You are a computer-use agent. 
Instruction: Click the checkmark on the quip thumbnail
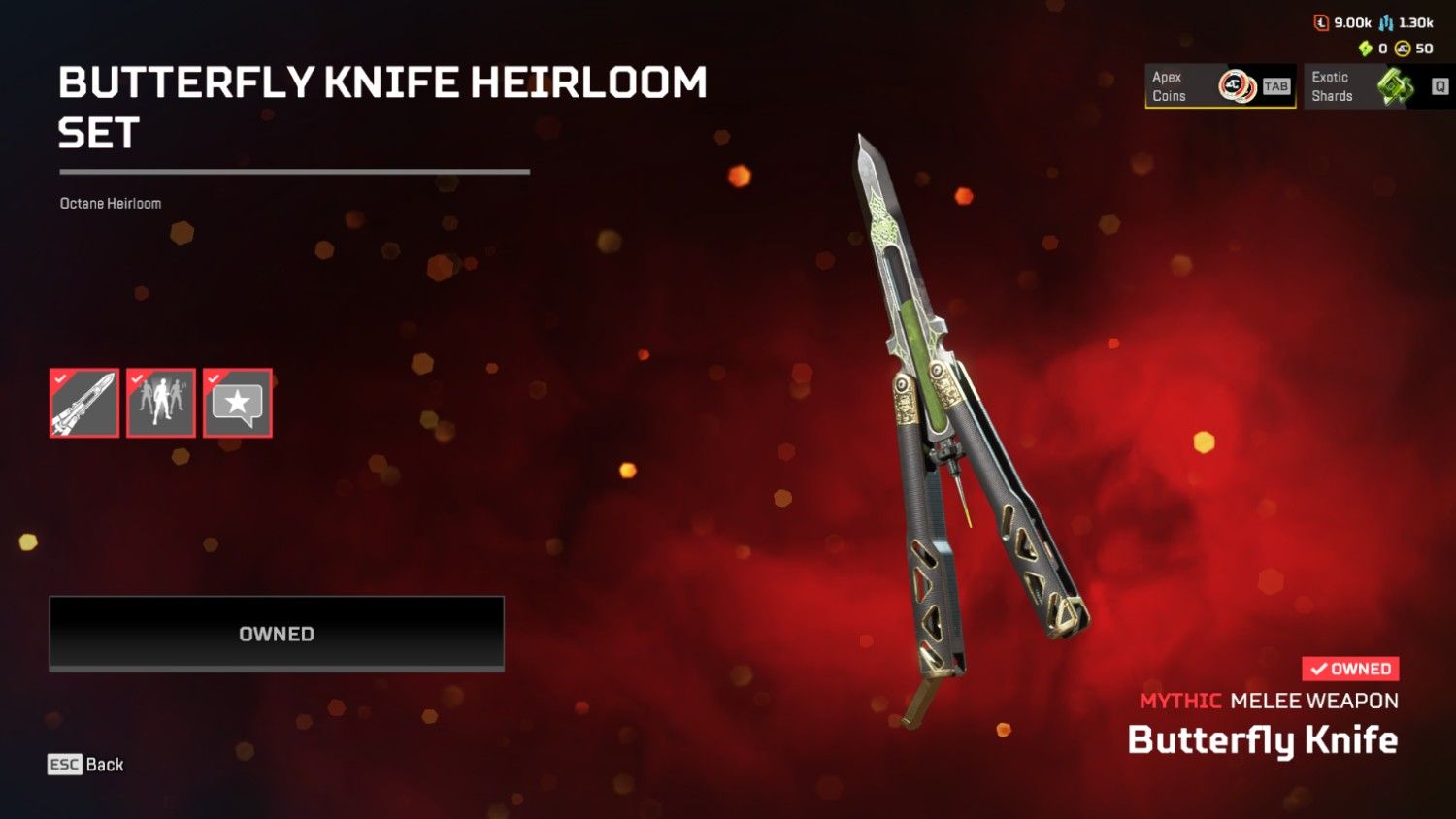pos(215,379)
